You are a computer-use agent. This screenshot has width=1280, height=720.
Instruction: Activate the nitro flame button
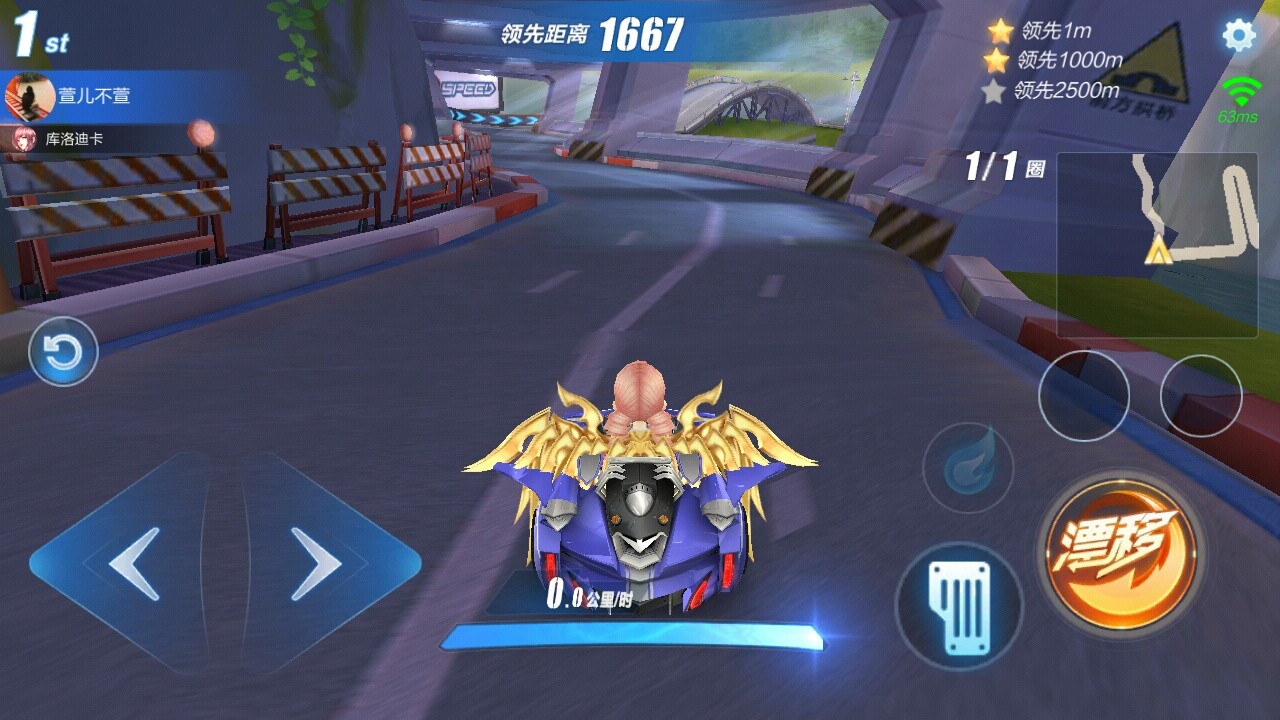click(x=967, y=467)
